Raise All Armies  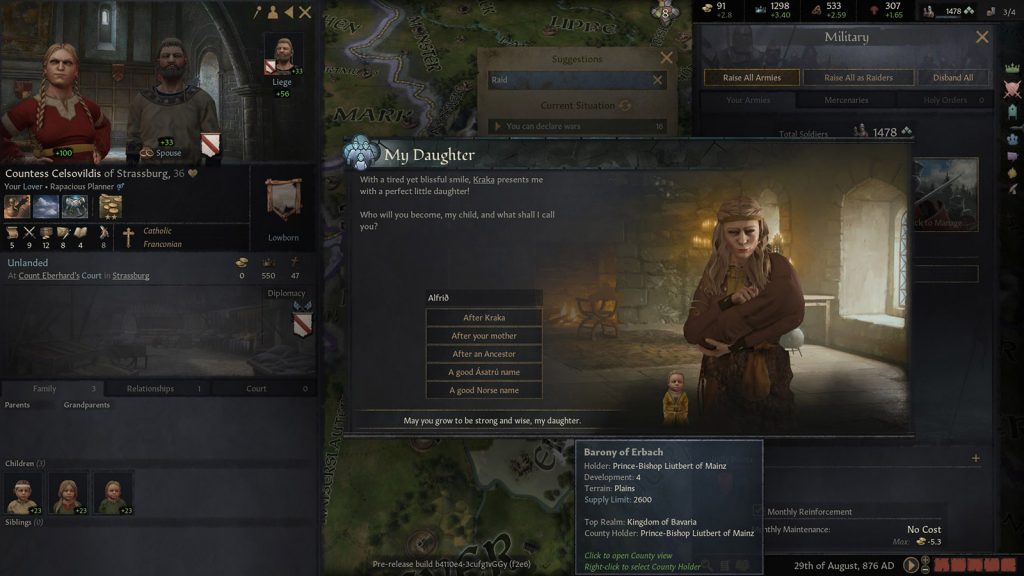751,77
